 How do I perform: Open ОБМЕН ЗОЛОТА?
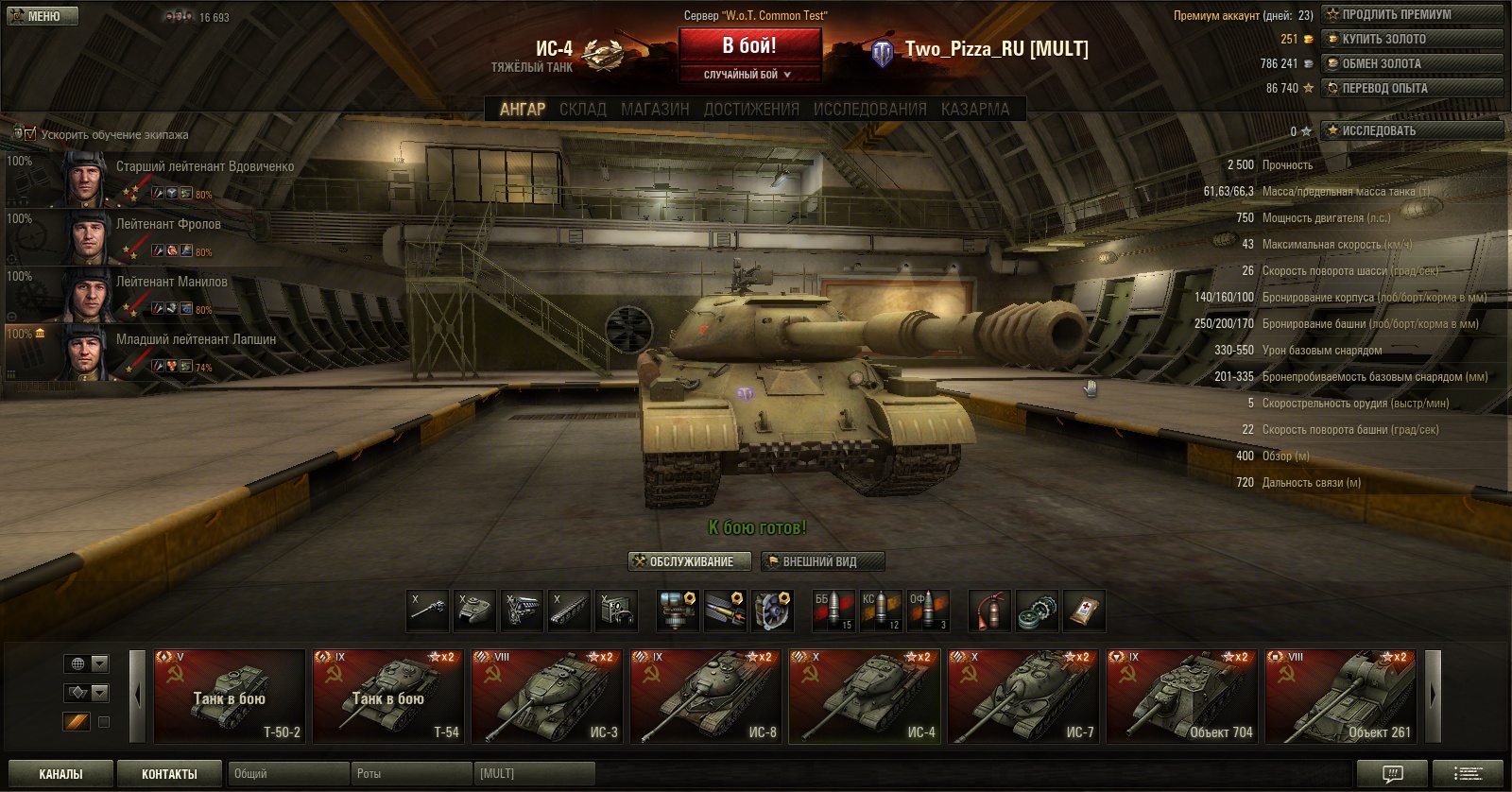click(x=1412, y=63)
